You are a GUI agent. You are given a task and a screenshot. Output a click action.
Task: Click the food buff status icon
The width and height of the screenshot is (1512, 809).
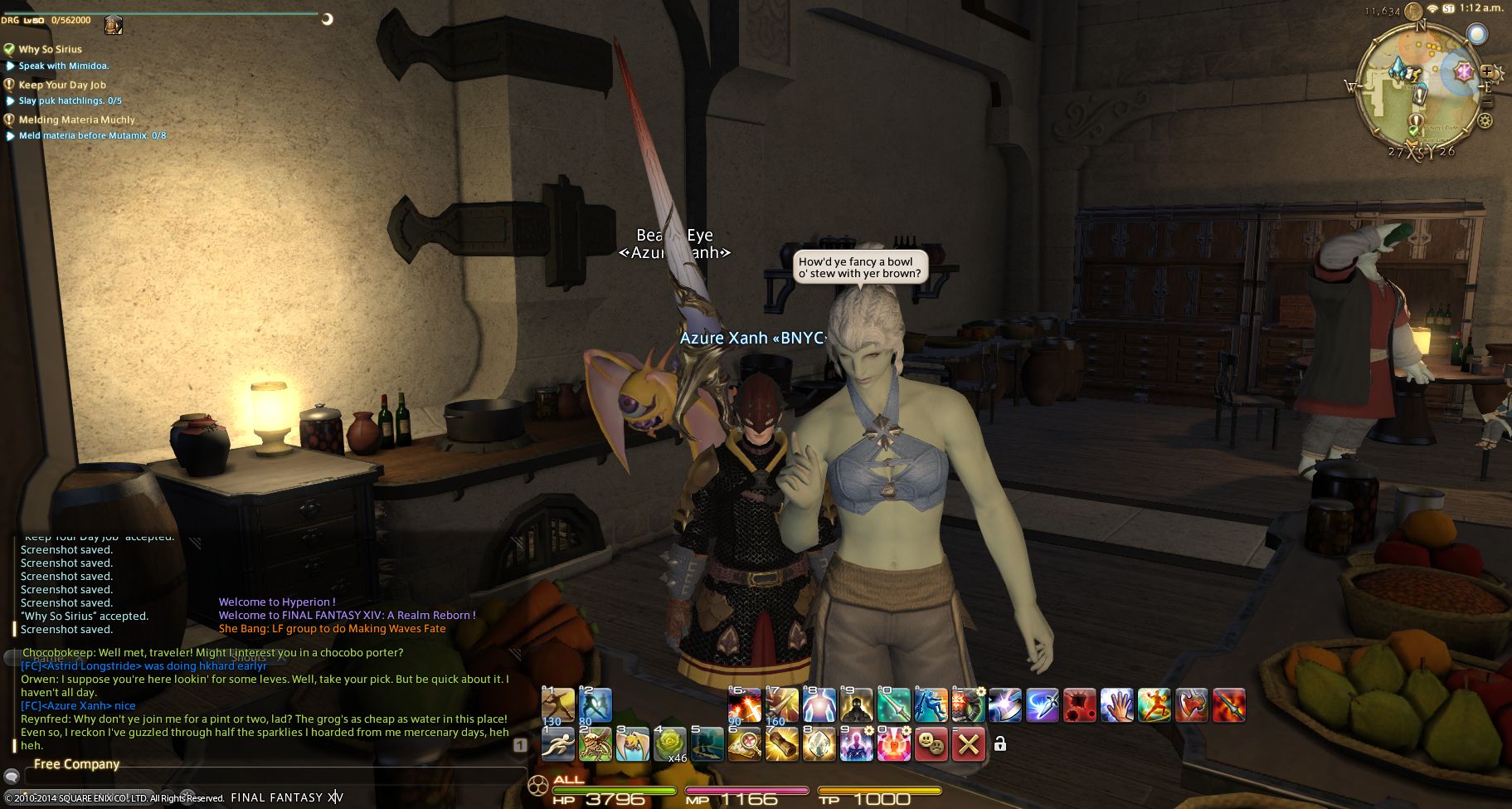[x=113, y=26]
